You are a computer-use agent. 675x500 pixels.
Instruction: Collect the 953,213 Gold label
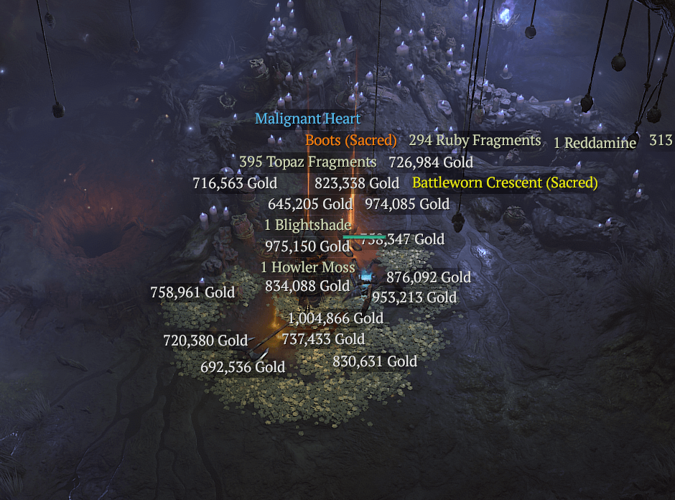tap(414, 297)
